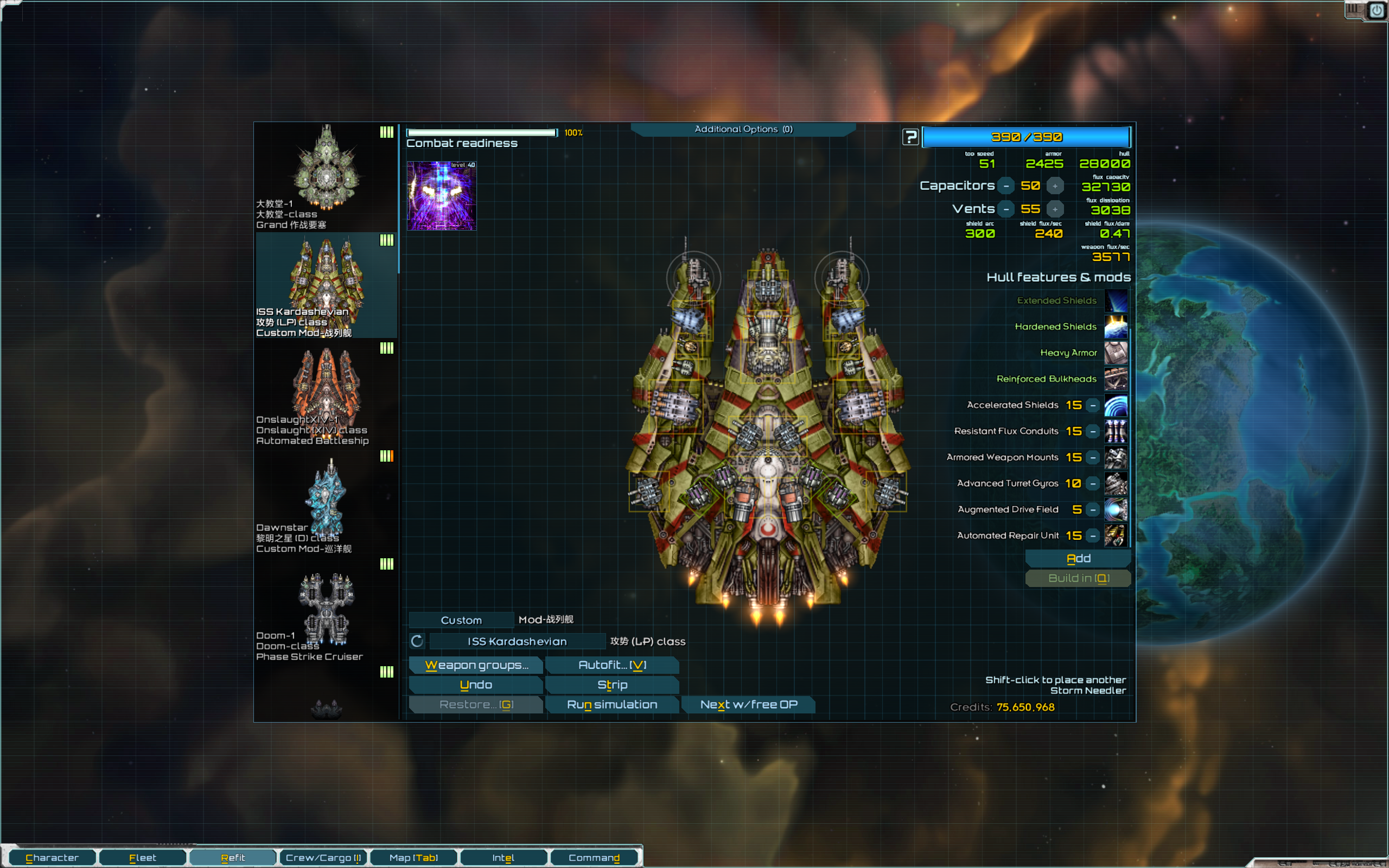Open the Autofit options
Viewport: 1389px width, 868px height.
point(612,665)
